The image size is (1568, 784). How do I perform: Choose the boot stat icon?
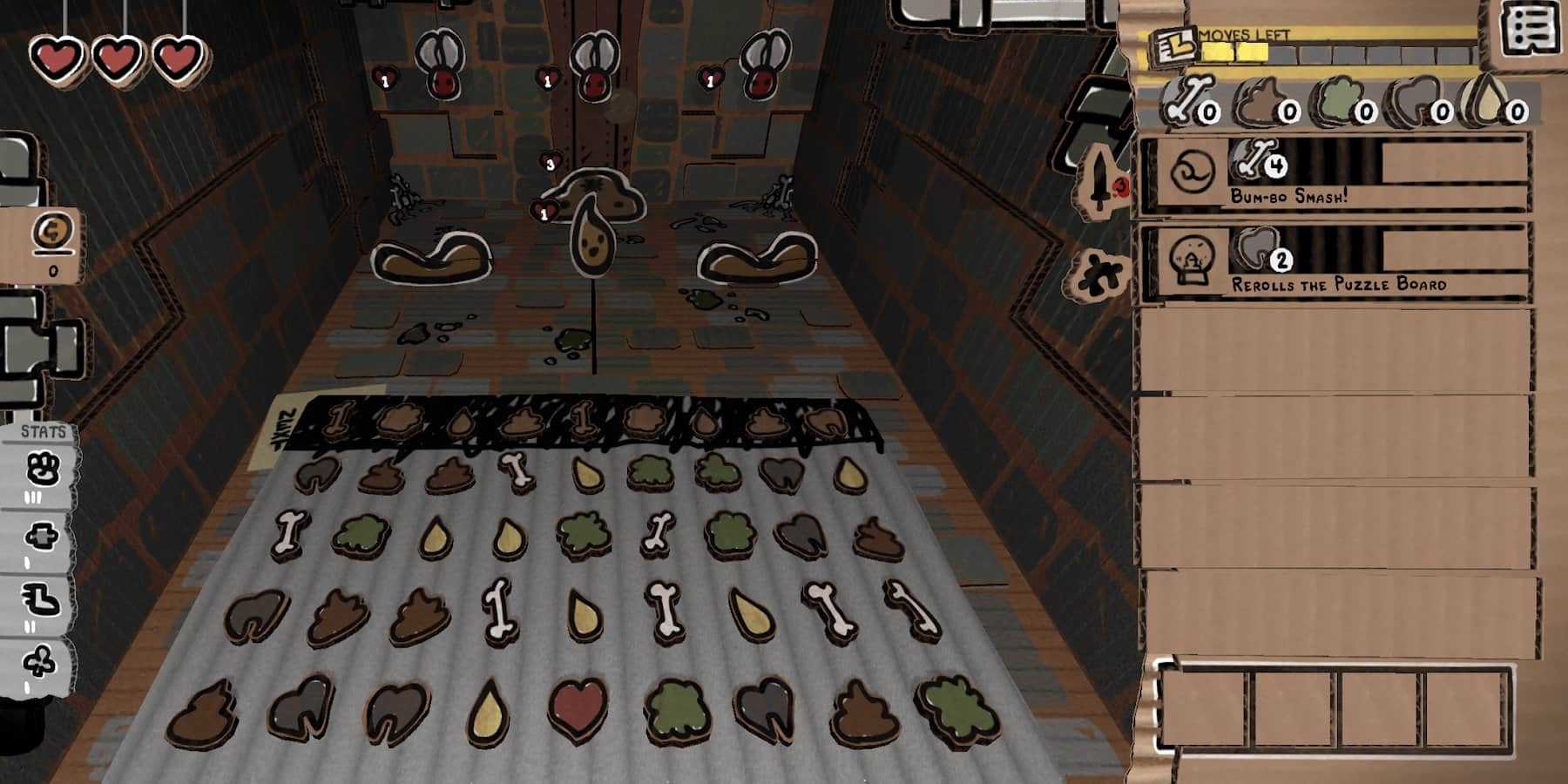42,599
